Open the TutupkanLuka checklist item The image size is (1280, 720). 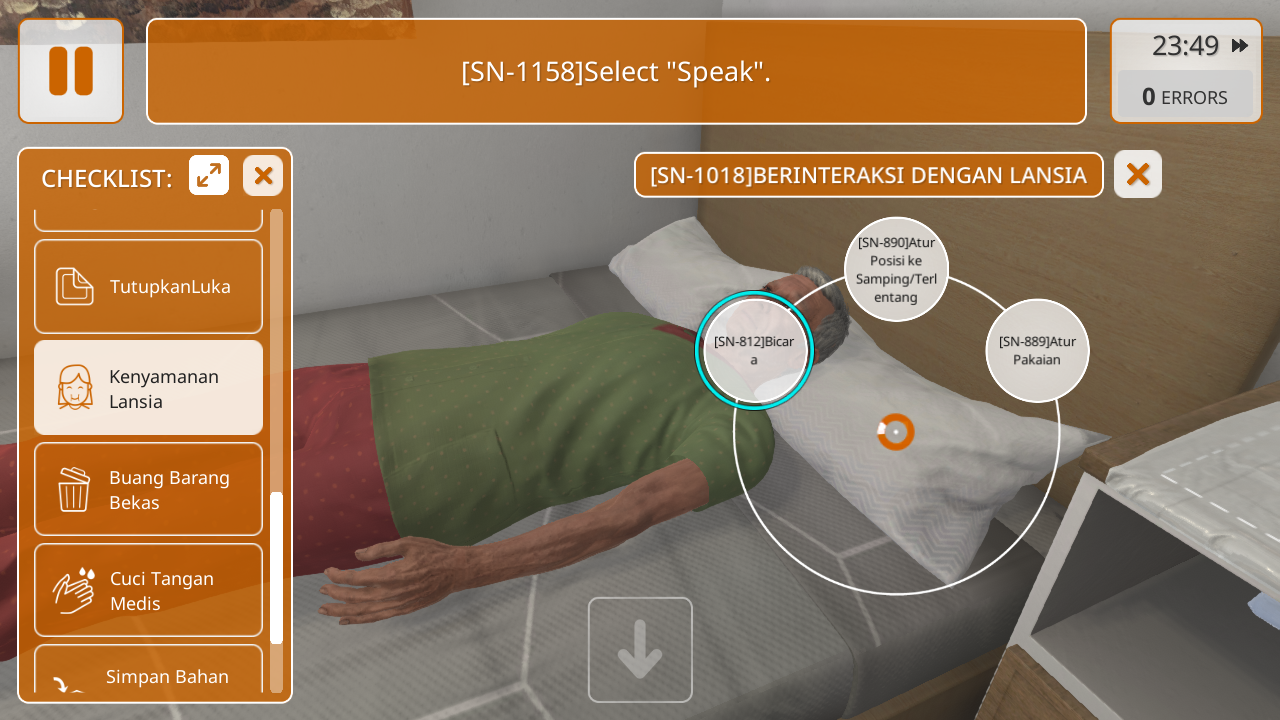coord(149,287)
